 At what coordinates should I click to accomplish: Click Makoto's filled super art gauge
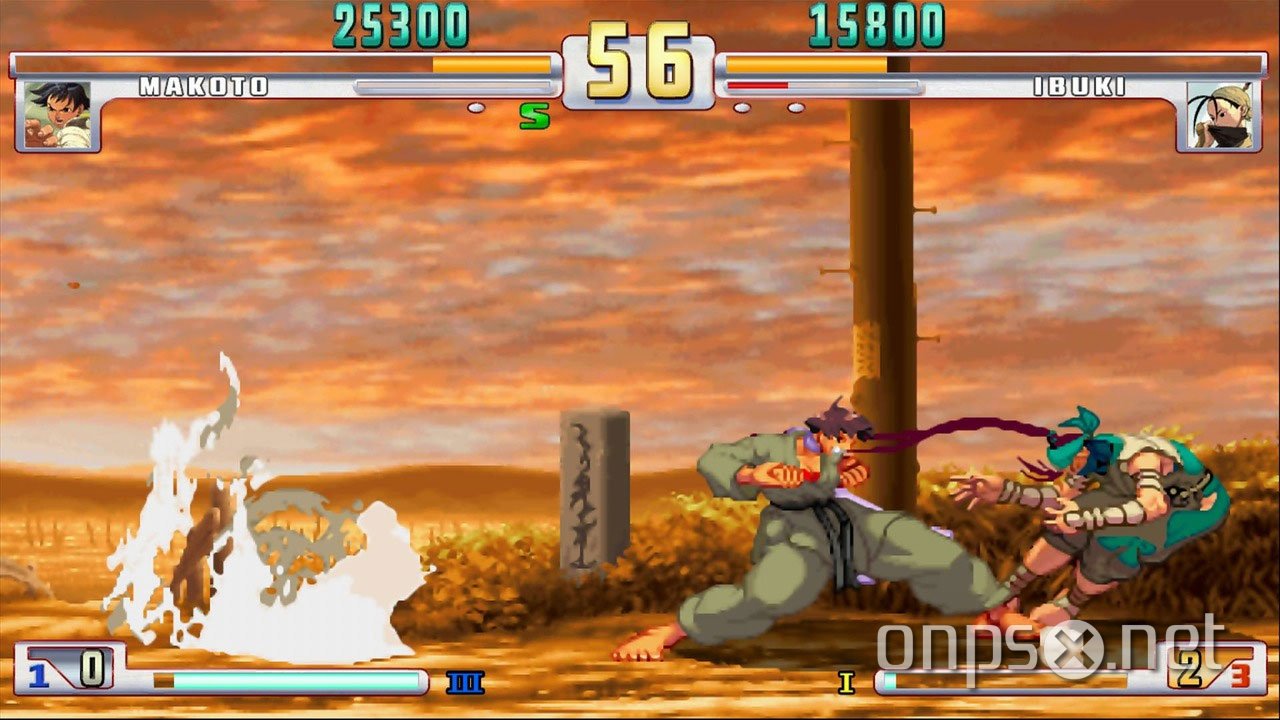pyautogui.click(x=290, y=681)
